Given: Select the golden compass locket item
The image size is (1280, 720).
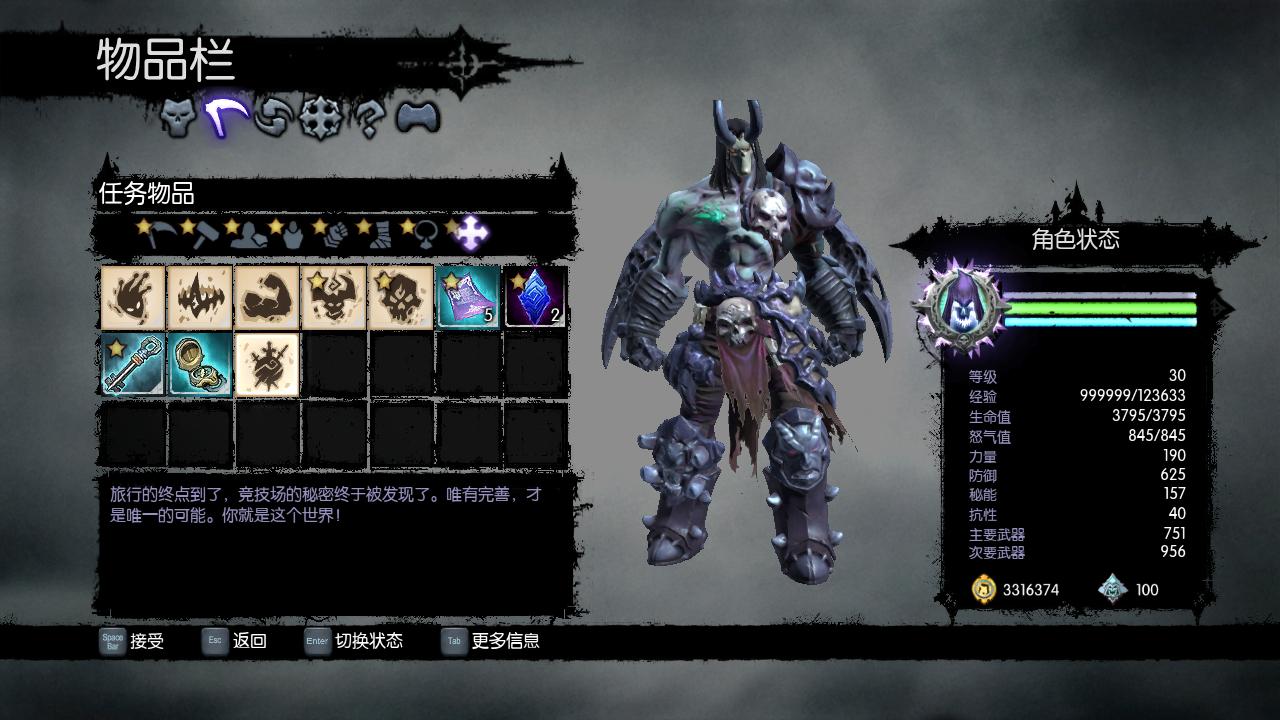Looking at the screenshot, I should pyautogui.click(x=199, y=364).
